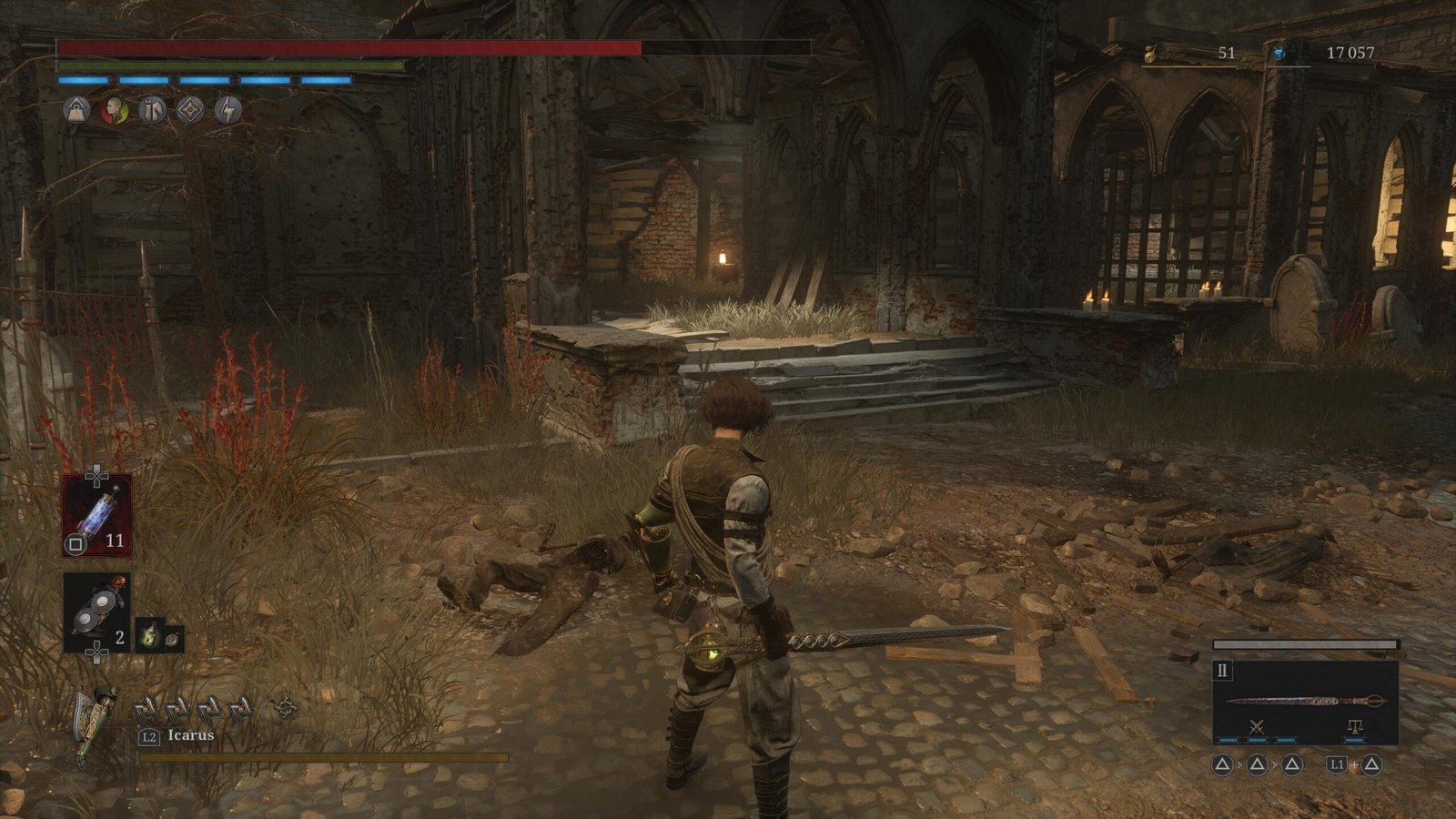
Task: Open the equipped sword weapon panel
Action: pyautogui.click(x=1305, y=701)
